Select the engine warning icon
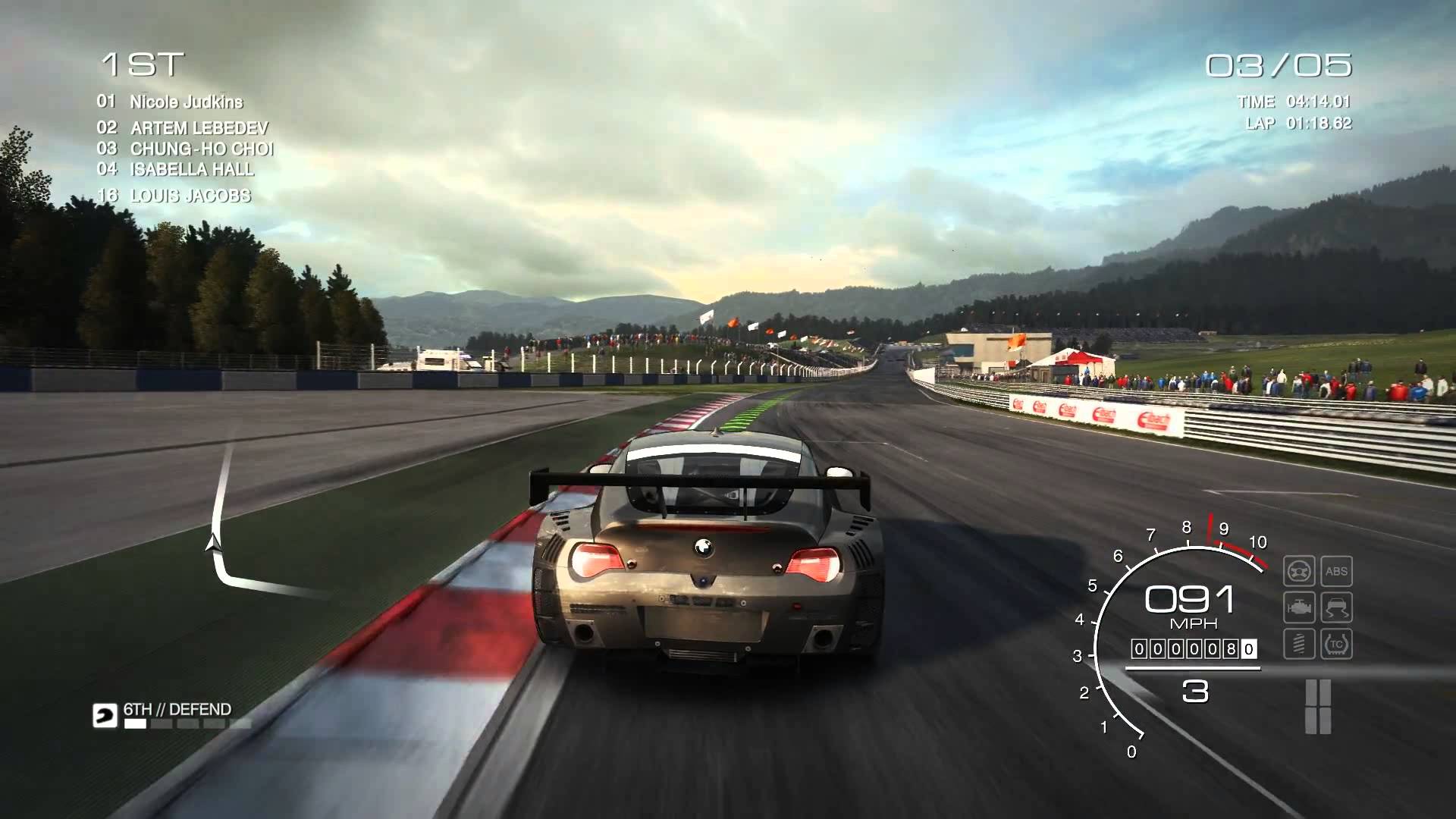Image resolution: width=1456 pixels, height=819 pixels. (x=1298, y=607)
